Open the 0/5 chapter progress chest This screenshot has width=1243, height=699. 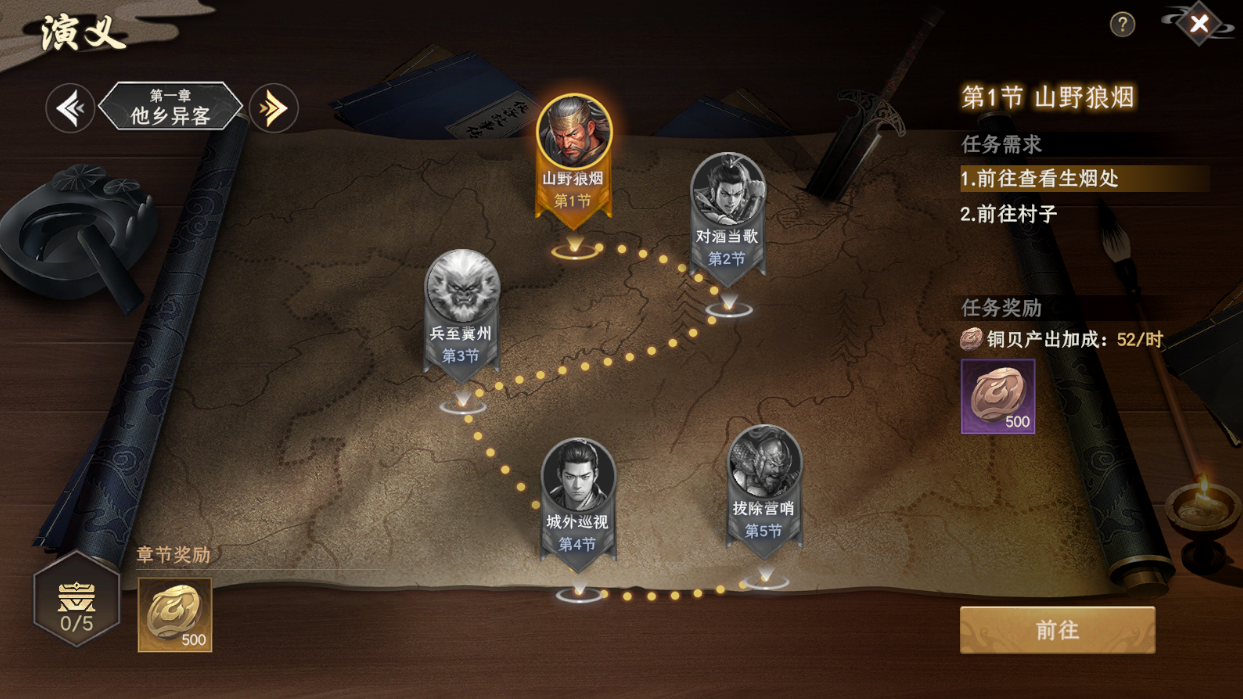(76, 600)
